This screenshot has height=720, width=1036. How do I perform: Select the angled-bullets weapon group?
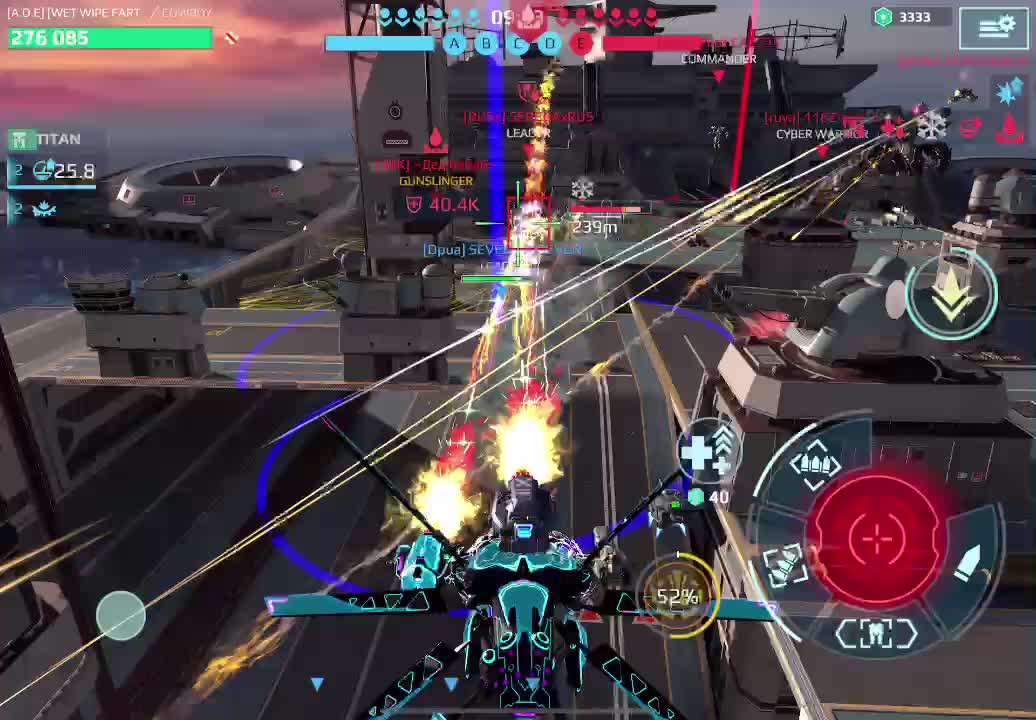click(782, 563)
